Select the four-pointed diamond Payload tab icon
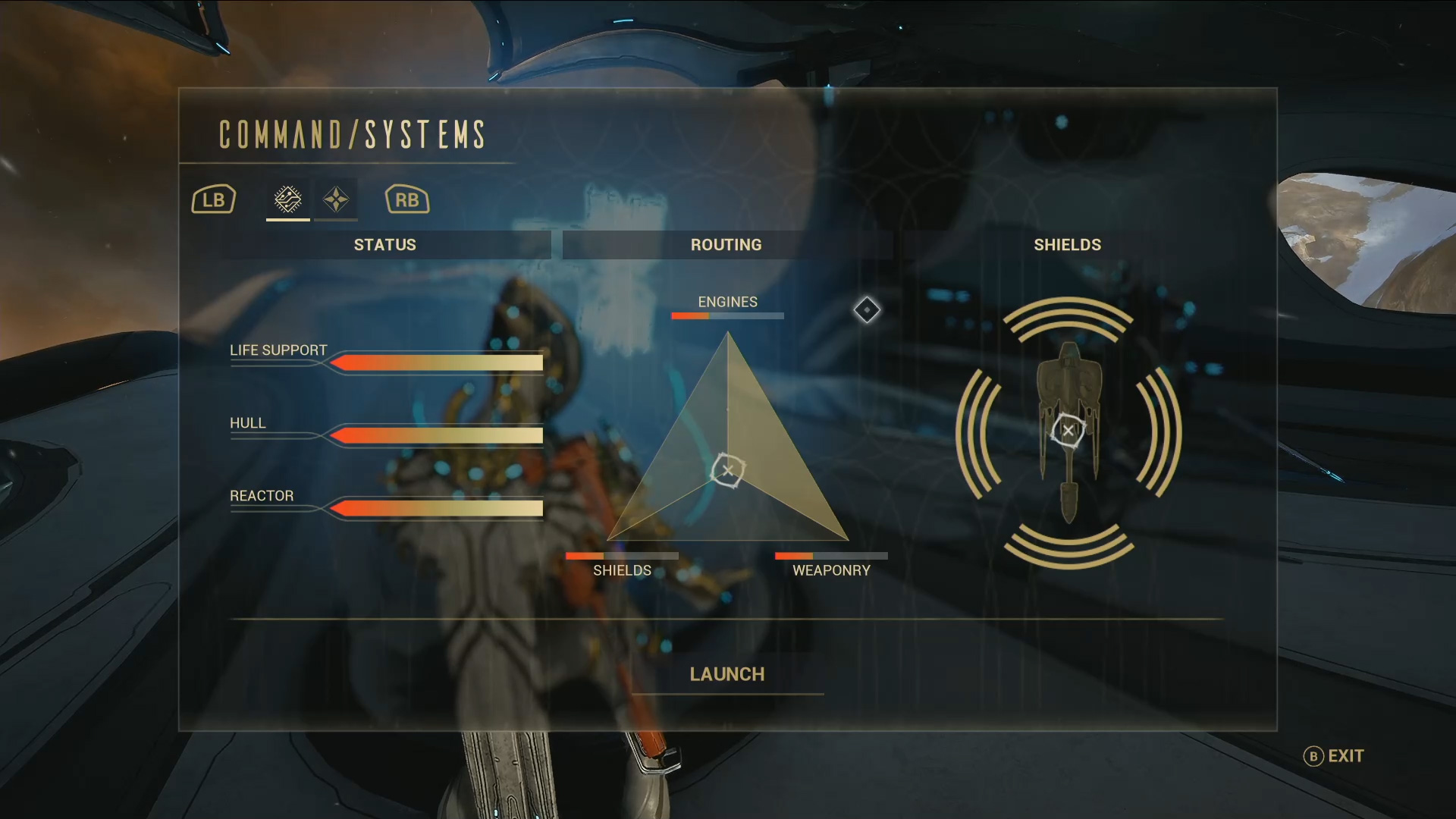Viewport: 1456px width, 819px height. pyautogui.click(x=336, y=199)
